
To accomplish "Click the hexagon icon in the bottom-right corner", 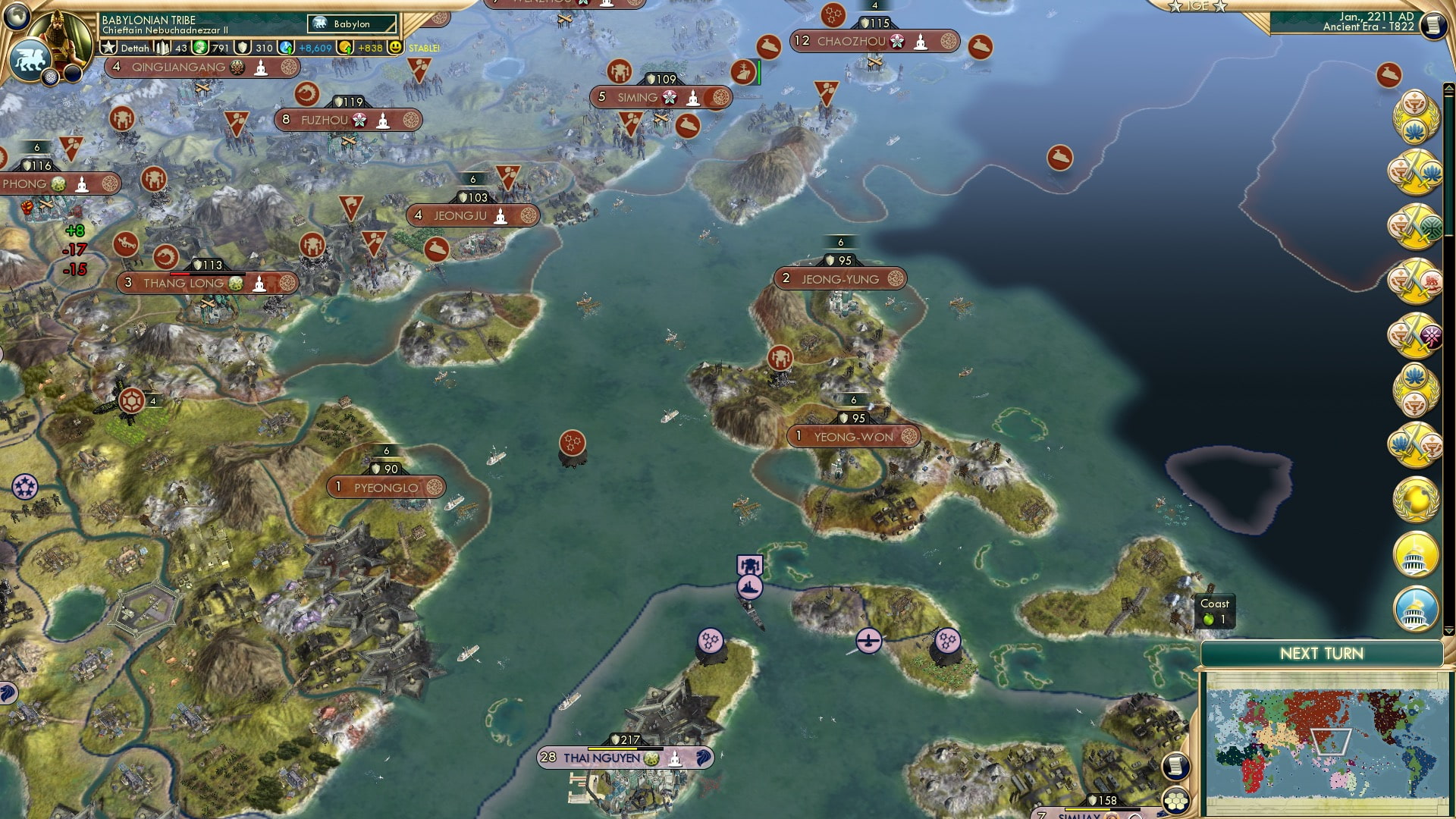I will [1175, 802].
